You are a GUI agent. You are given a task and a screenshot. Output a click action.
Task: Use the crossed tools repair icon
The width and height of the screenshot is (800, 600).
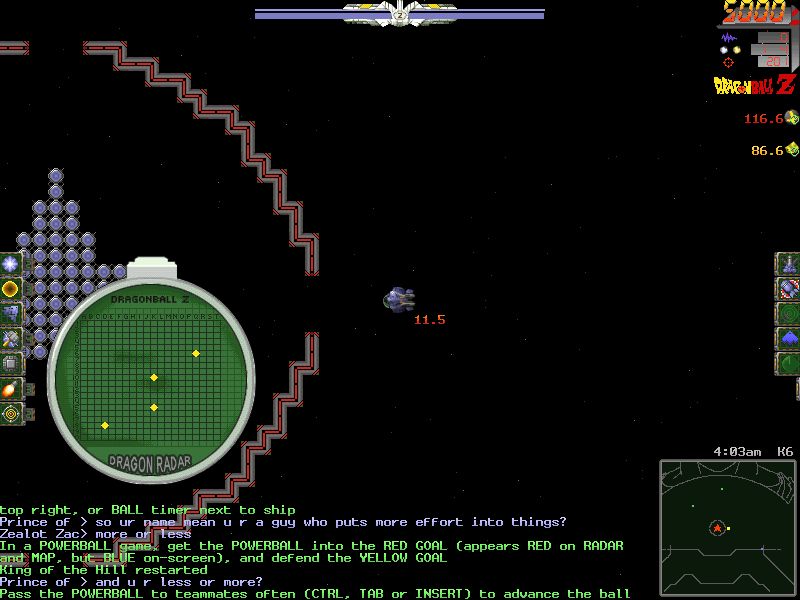tap(10, 339)
